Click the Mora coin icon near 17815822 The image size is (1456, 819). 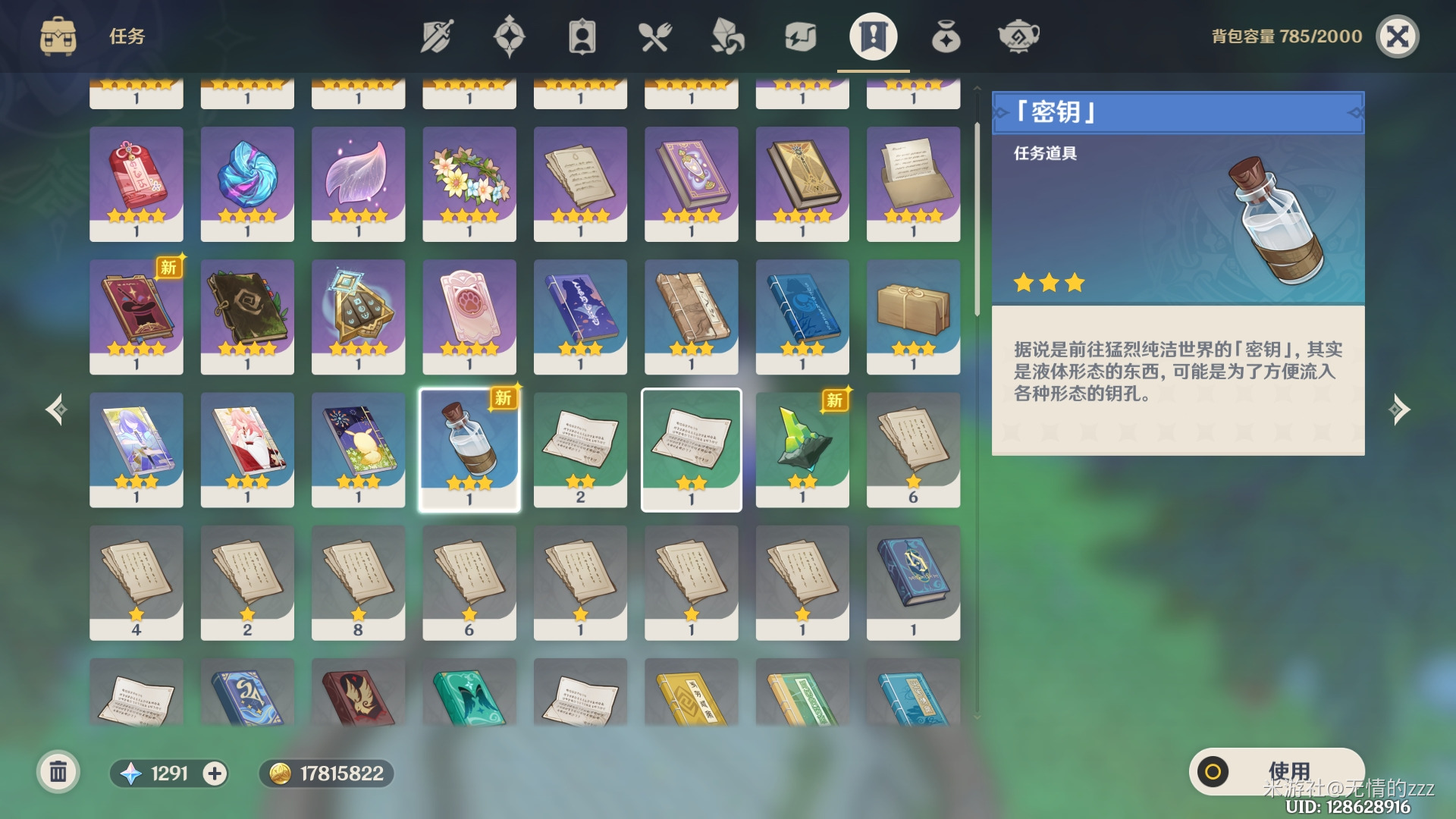pyautogui.click(x=282, y=773)
